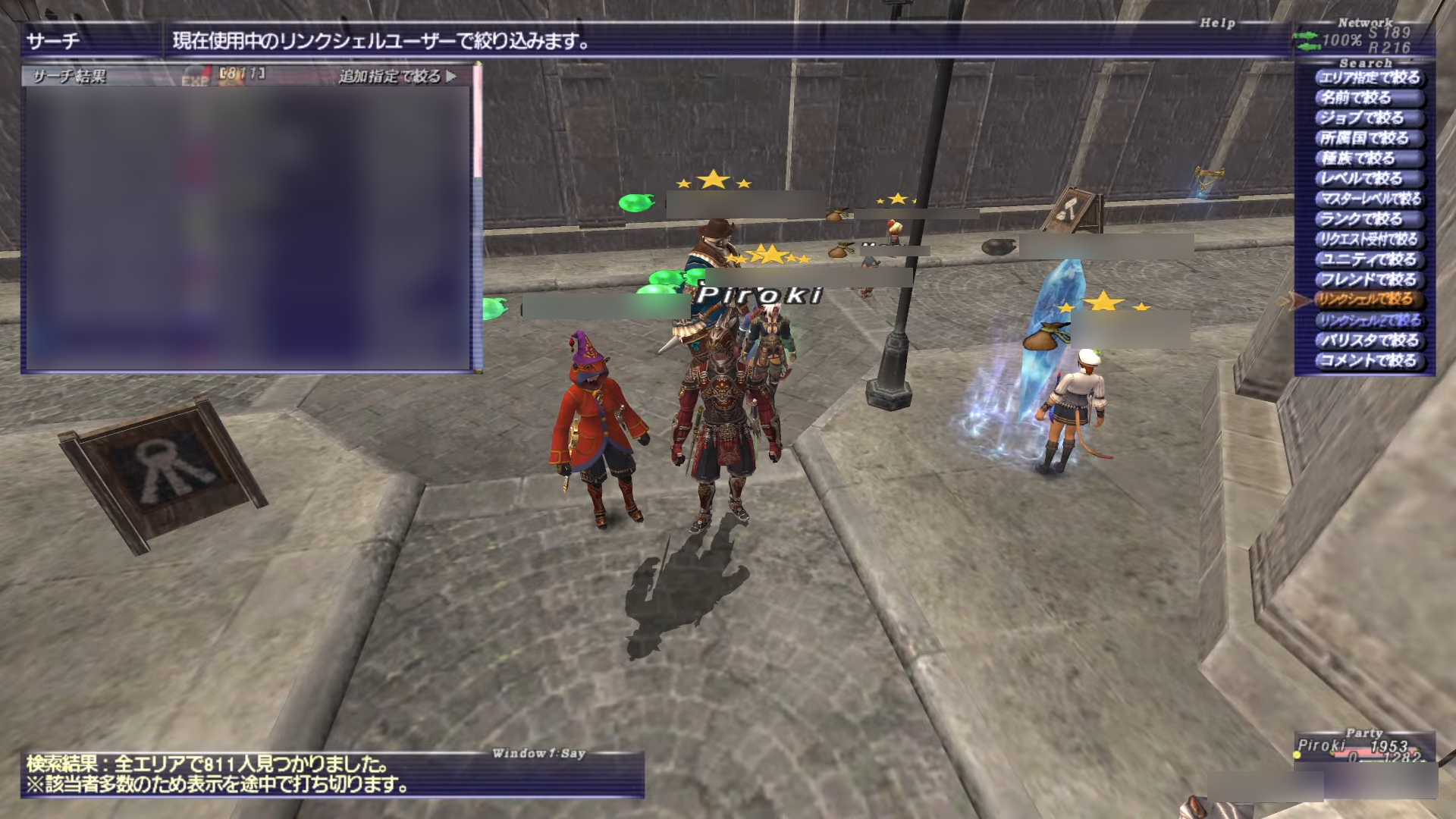Narrow search using レベルで絞る

click(x=1362, y=179)
